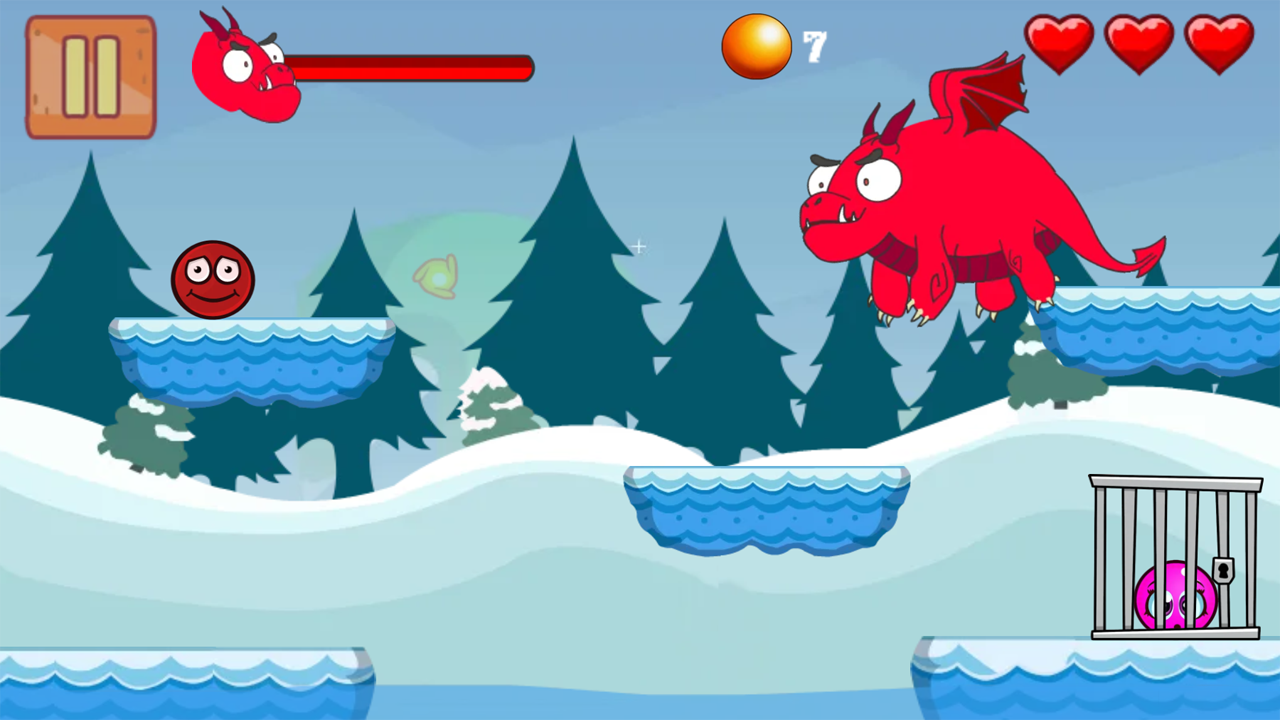Image resolution: width=1280 pixels, height=720 pixels.
Task: Click the dragon's red wing
Action: [x=985, y=95]
